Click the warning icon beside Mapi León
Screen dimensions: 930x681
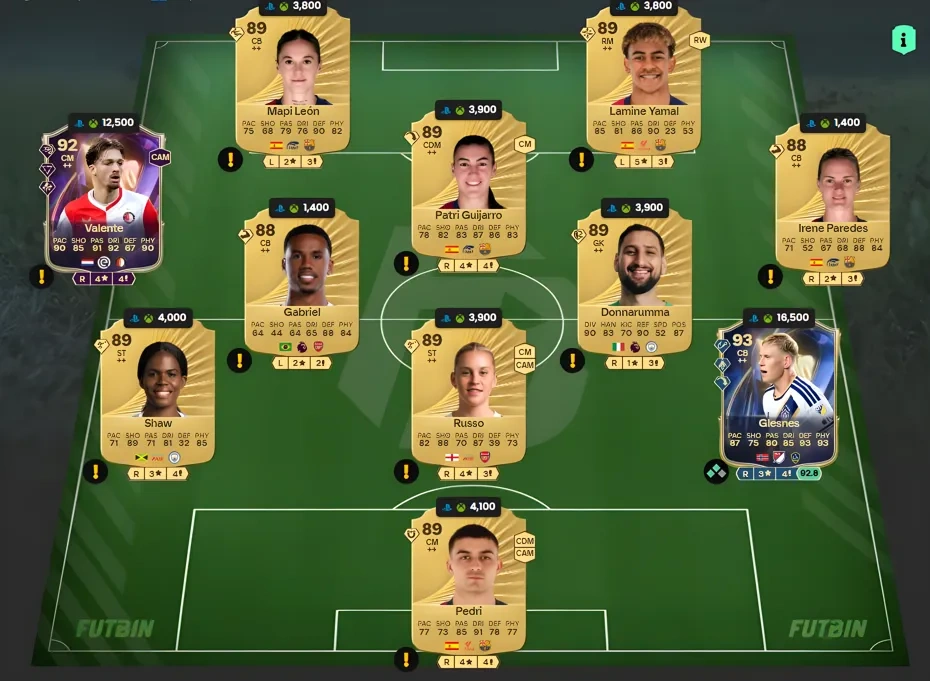click(230, 159)
